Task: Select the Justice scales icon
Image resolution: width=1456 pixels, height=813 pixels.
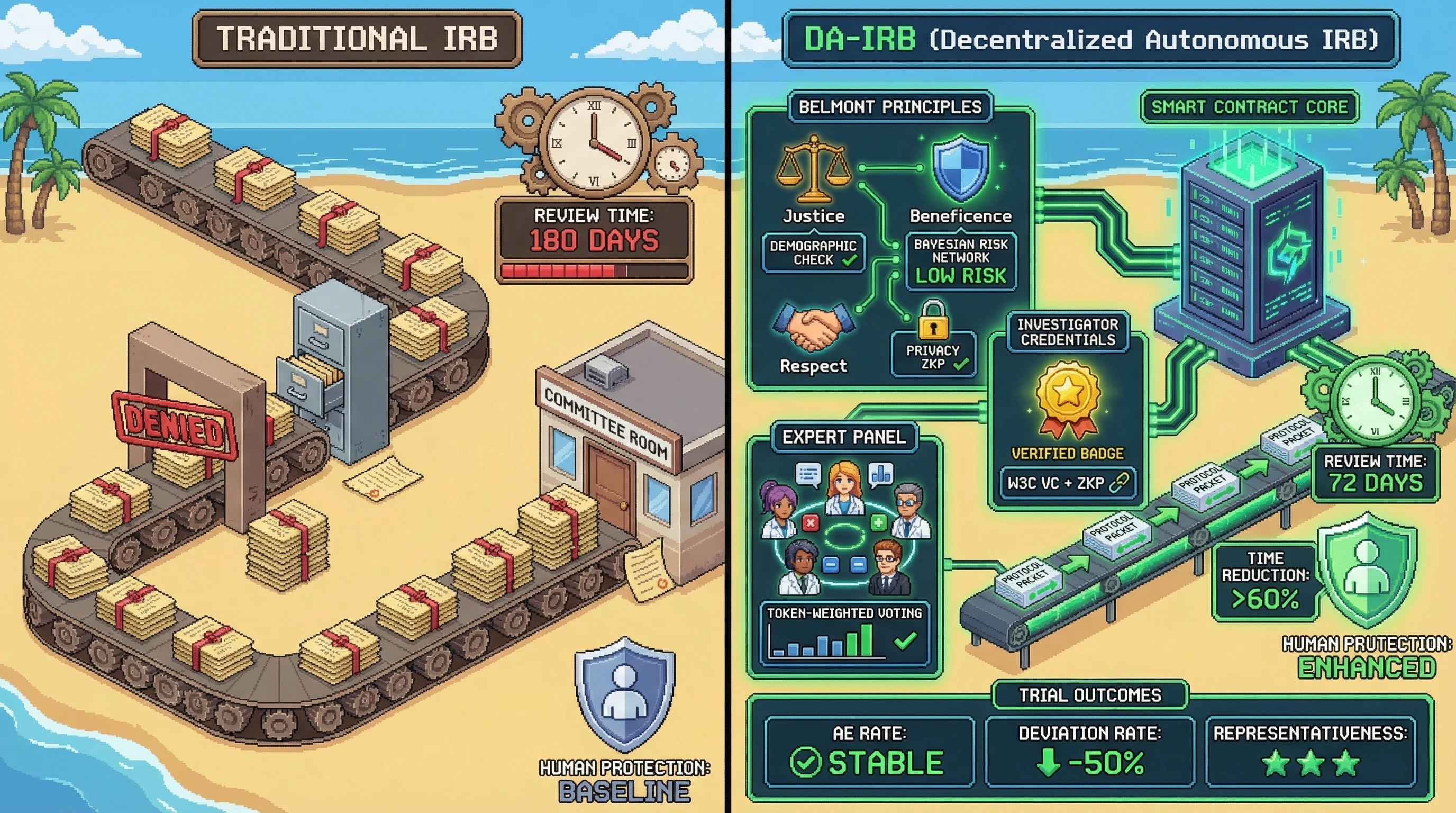Action: tap(813, 169)
